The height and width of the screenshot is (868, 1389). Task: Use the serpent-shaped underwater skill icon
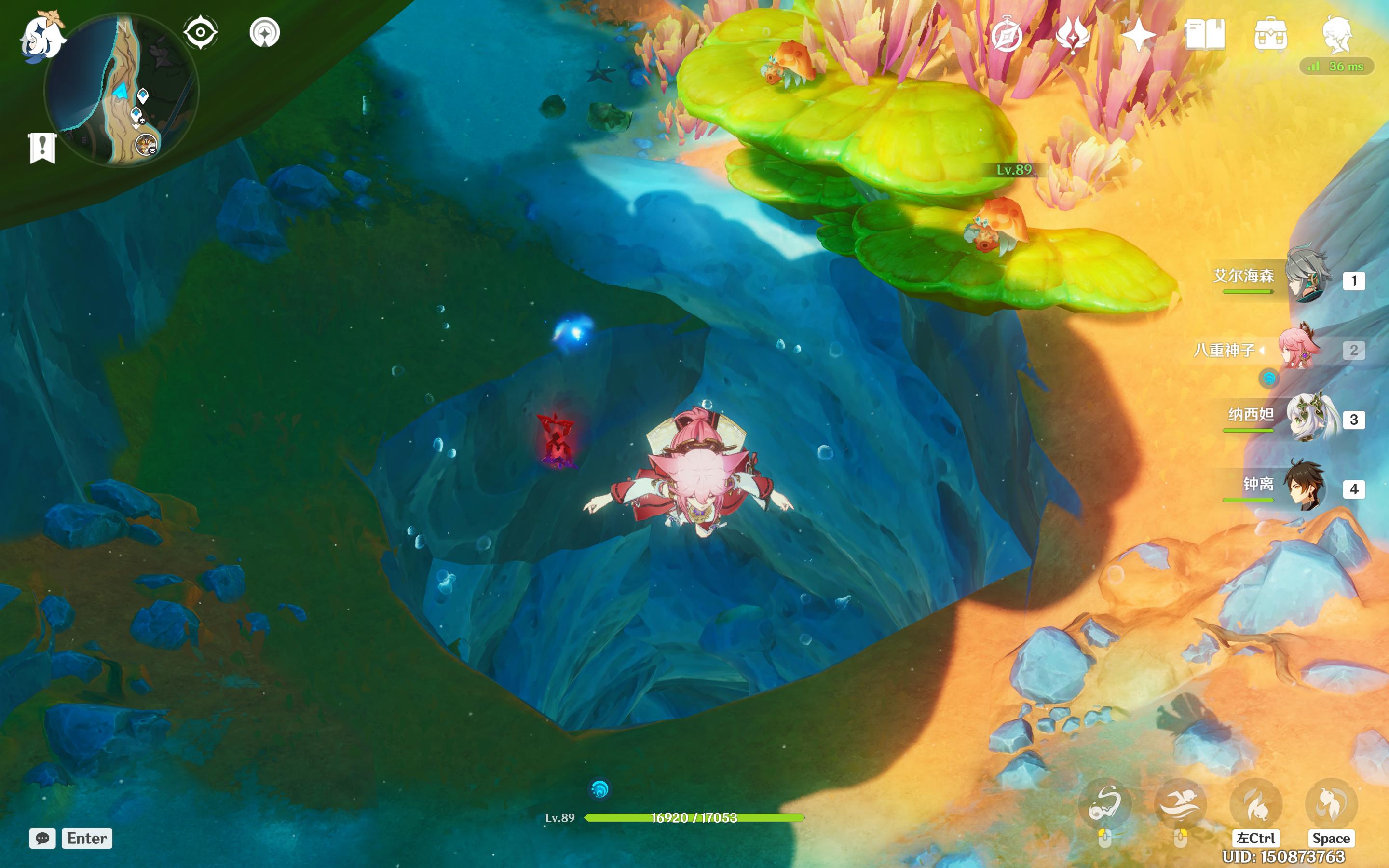[1105, 803]
